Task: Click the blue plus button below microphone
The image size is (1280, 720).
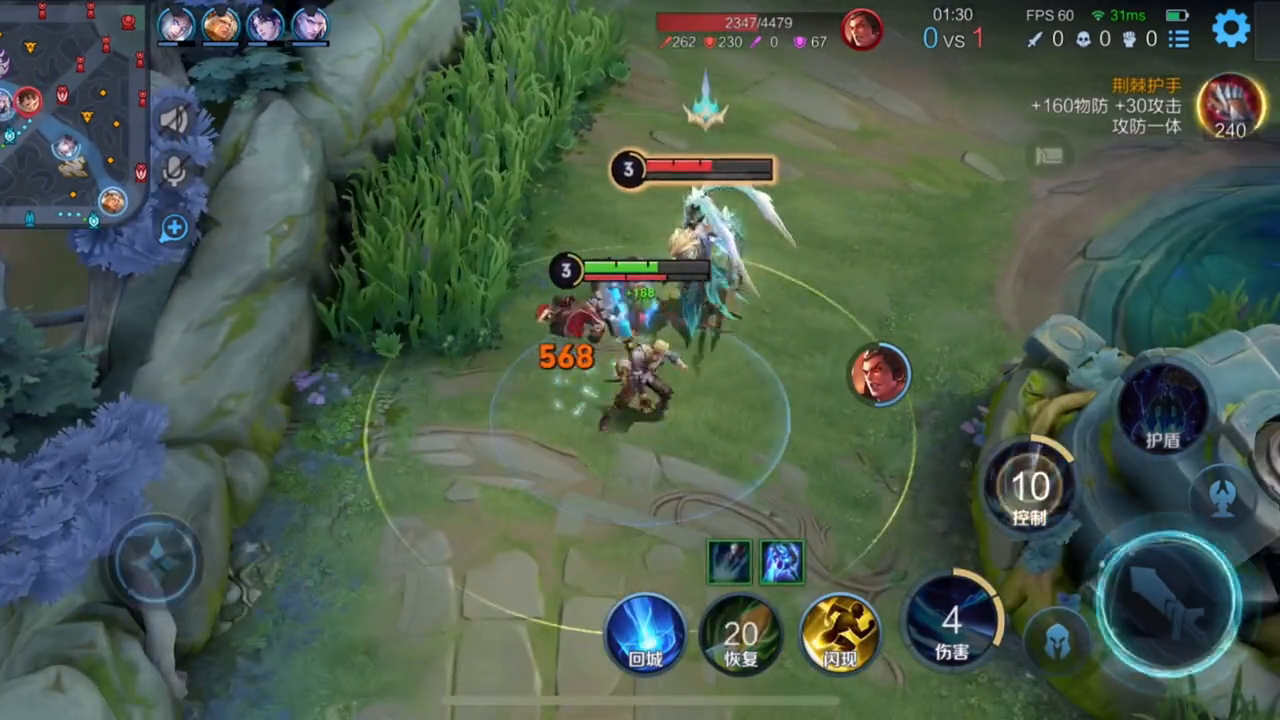Action: pos(174,228)
